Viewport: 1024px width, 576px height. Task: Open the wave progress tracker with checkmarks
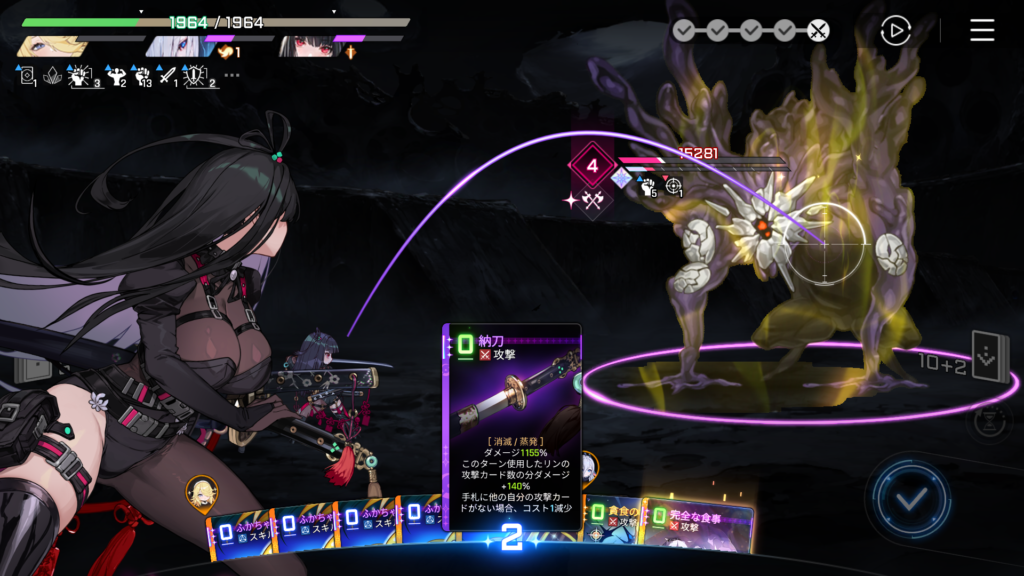point(750,31)
